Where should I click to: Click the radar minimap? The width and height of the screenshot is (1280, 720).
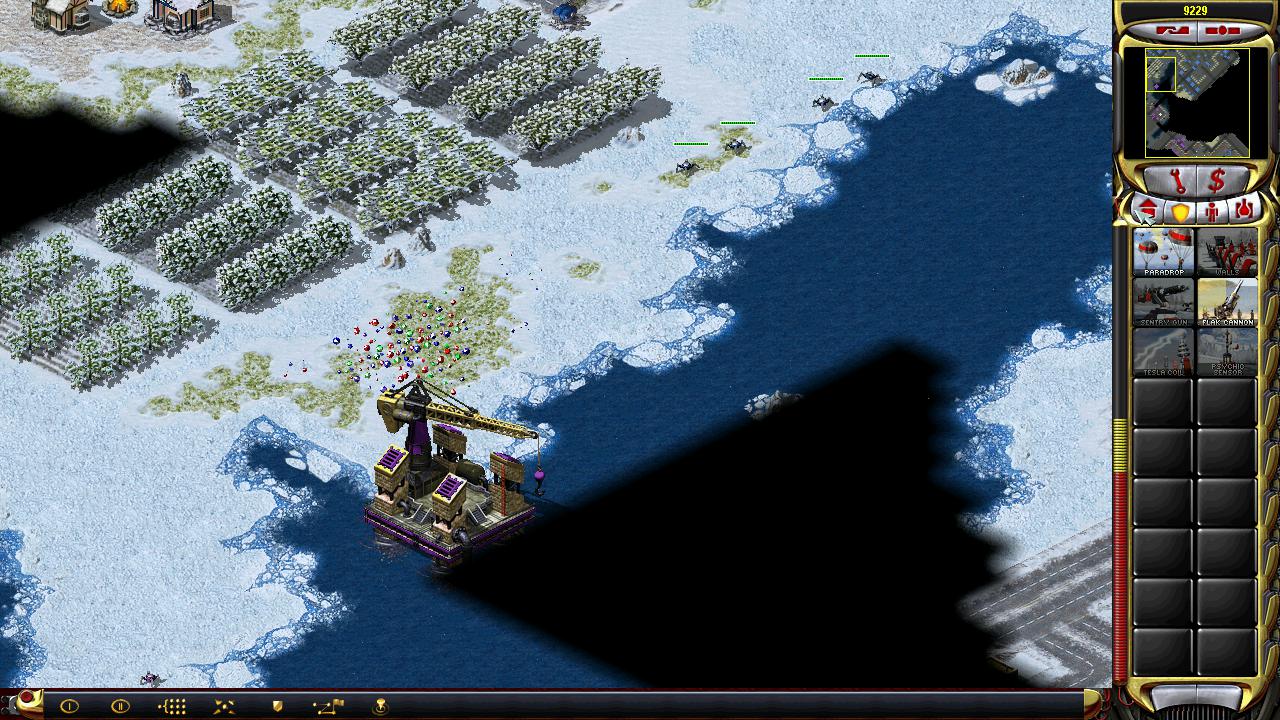(x=1197, y=102)
